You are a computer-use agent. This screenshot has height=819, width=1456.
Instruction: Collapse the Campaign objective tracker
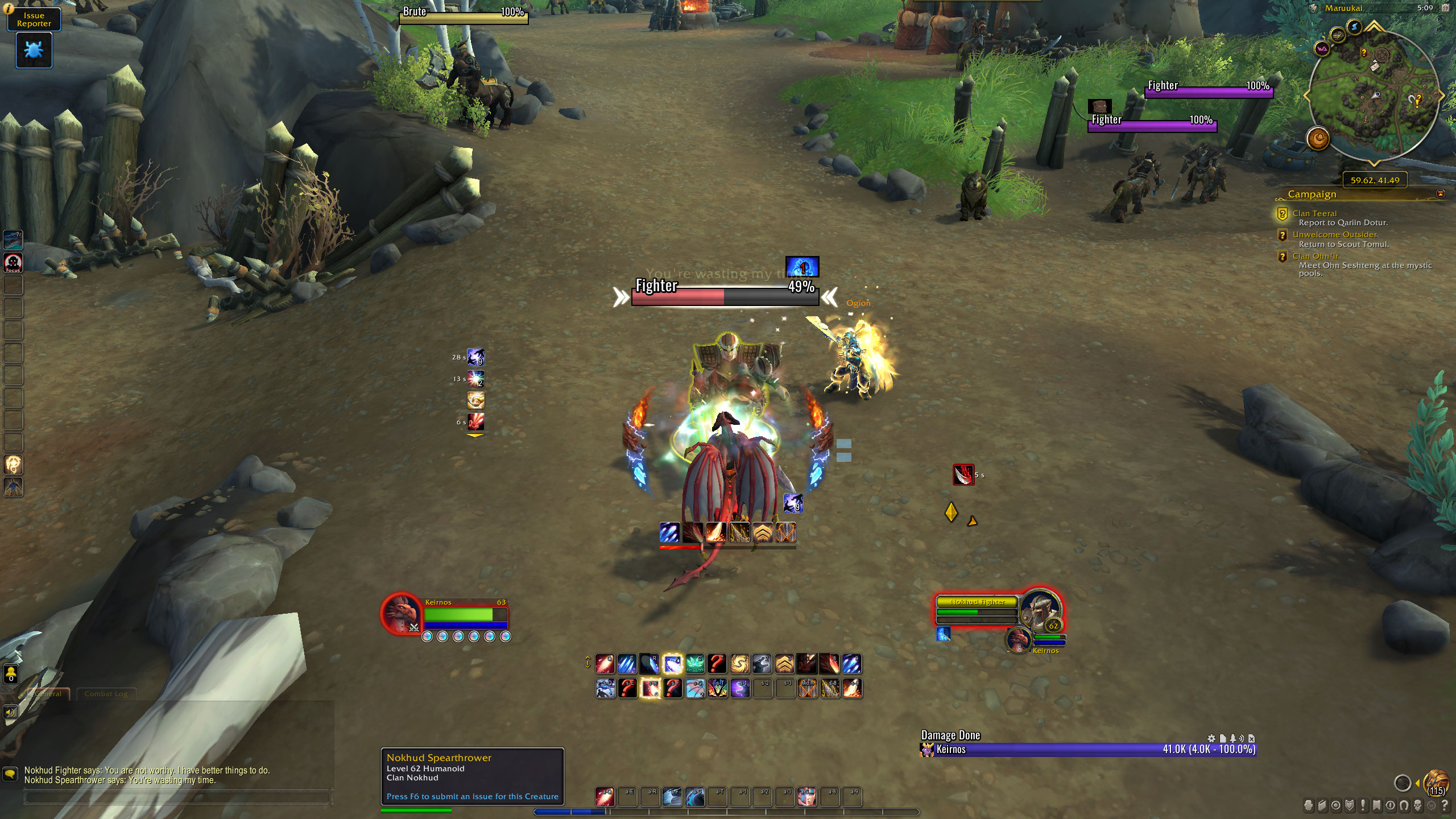pos(1440,194)
